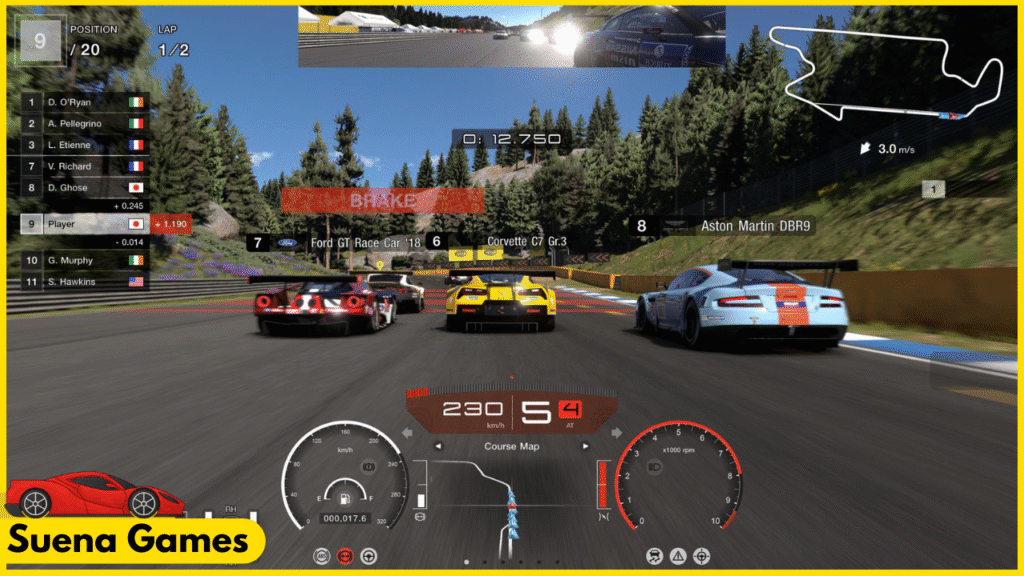Click the crosshair target icon
The image size is (1024, 576).
click(702, 555)
